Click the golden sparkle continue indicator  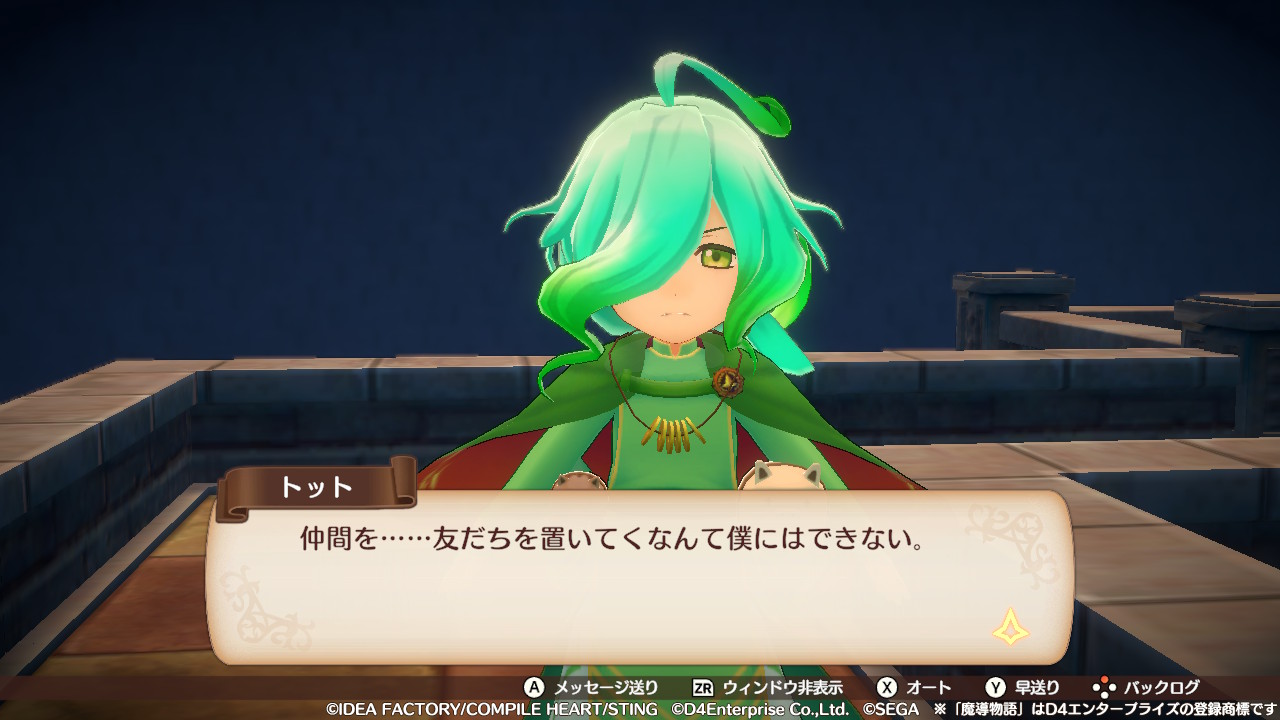tap(1009, 627)
